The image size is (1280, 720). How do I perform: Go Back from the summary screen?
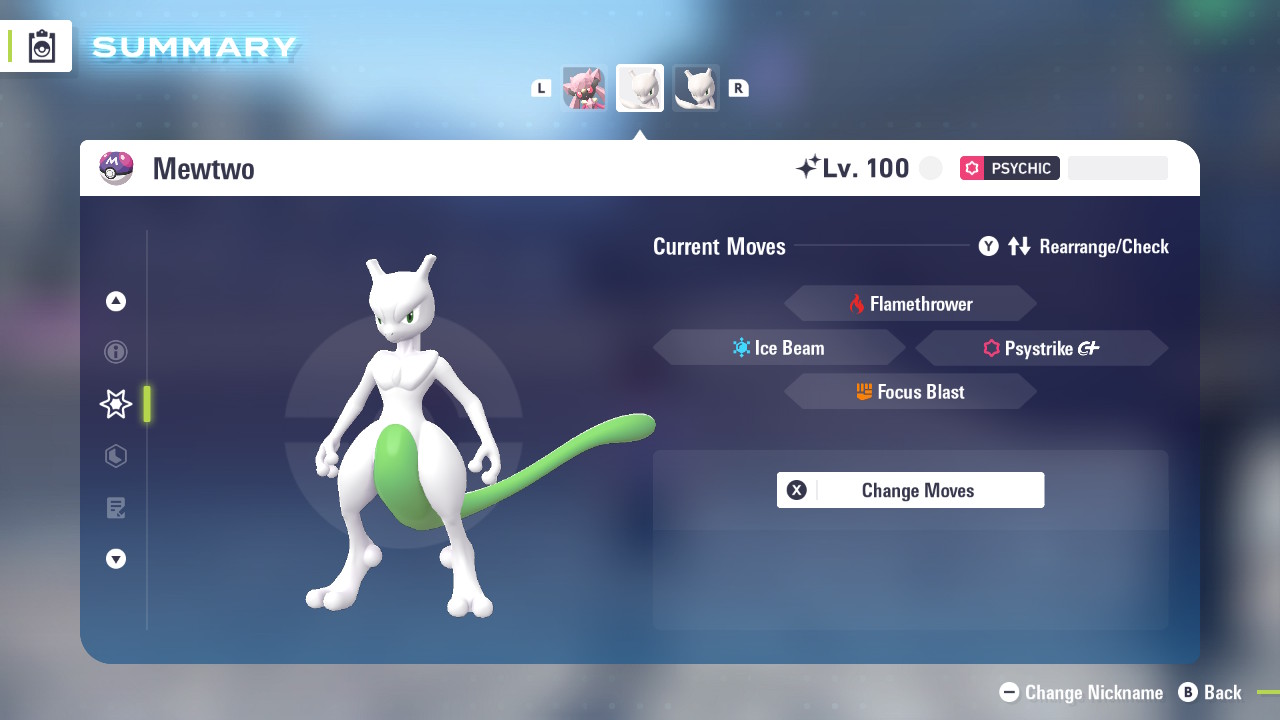pyautogui.click(x=1210, y=692)
